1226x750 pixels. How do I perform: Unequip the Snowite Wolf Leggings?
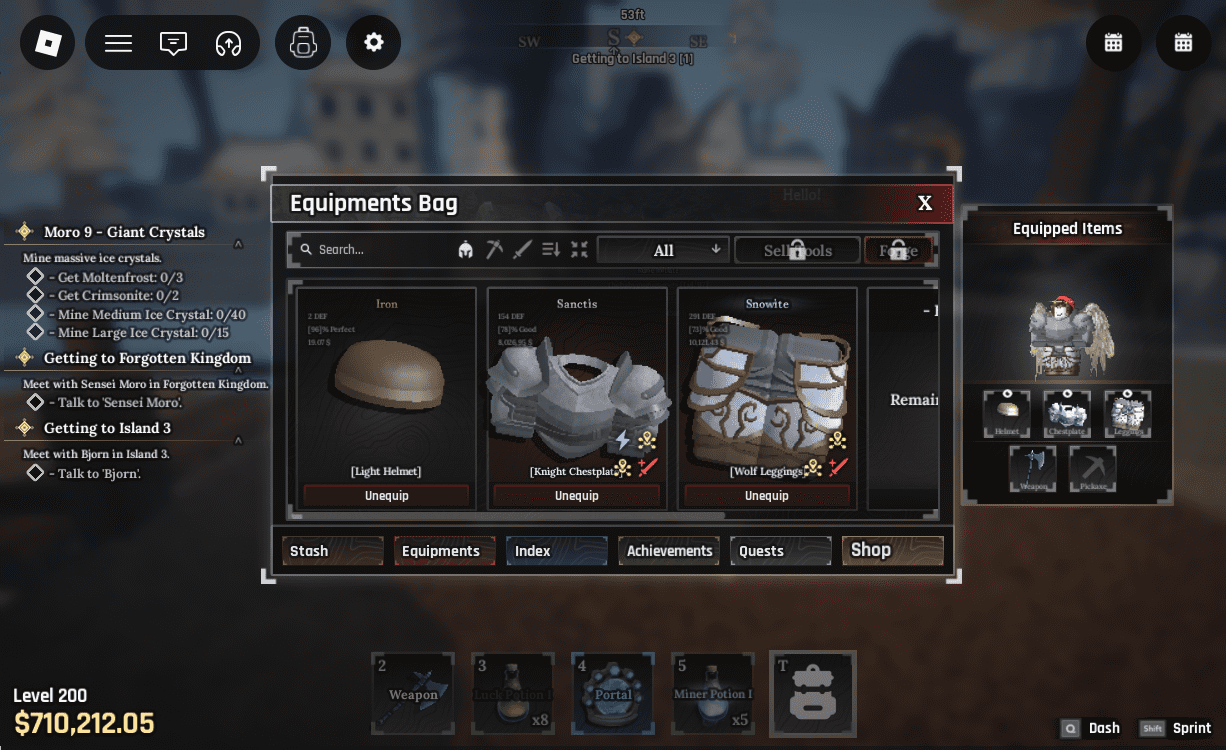[x=766, y=496]
